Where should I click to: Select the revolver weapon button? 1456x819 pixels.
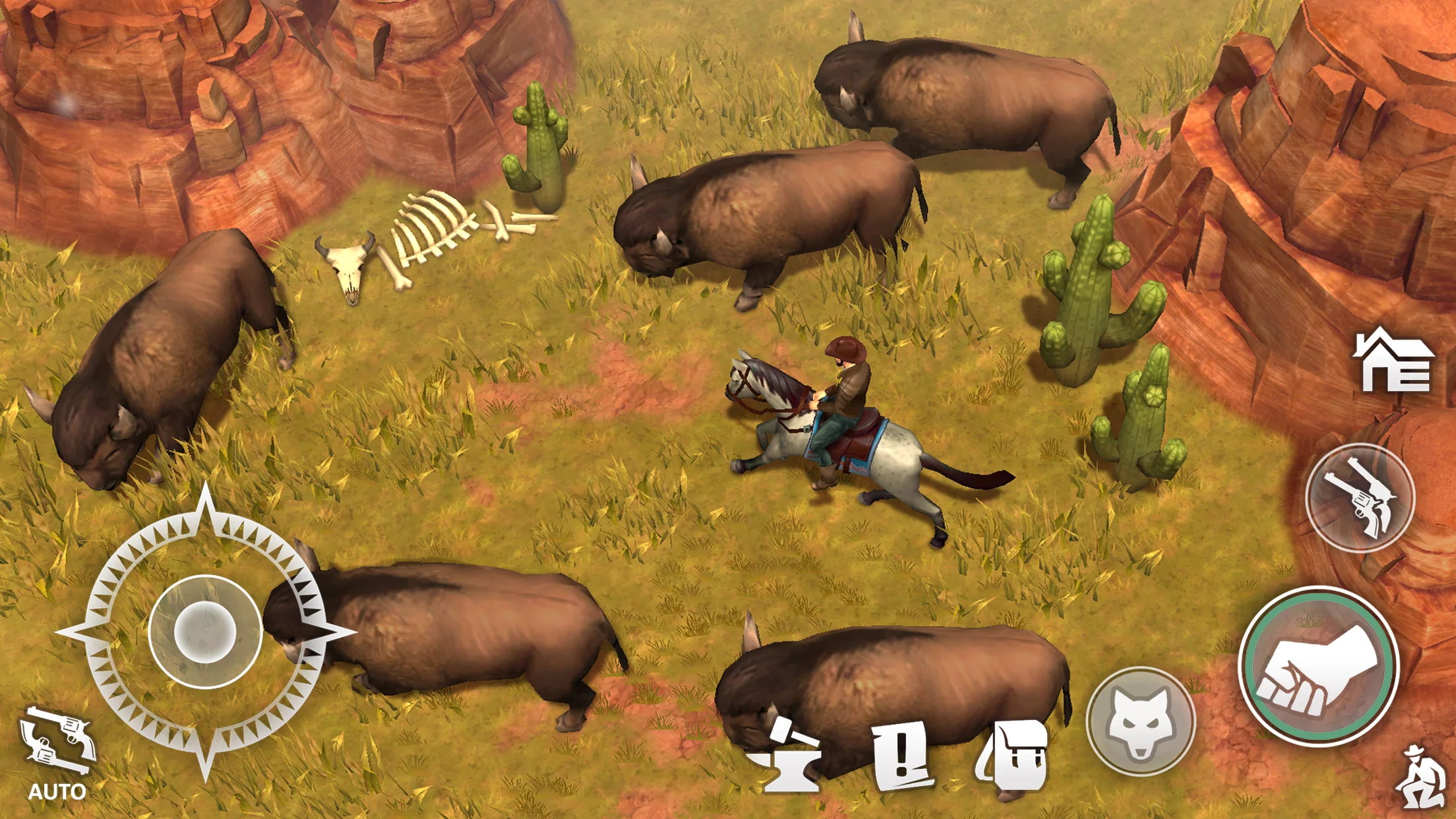[x=1360, y=497]
